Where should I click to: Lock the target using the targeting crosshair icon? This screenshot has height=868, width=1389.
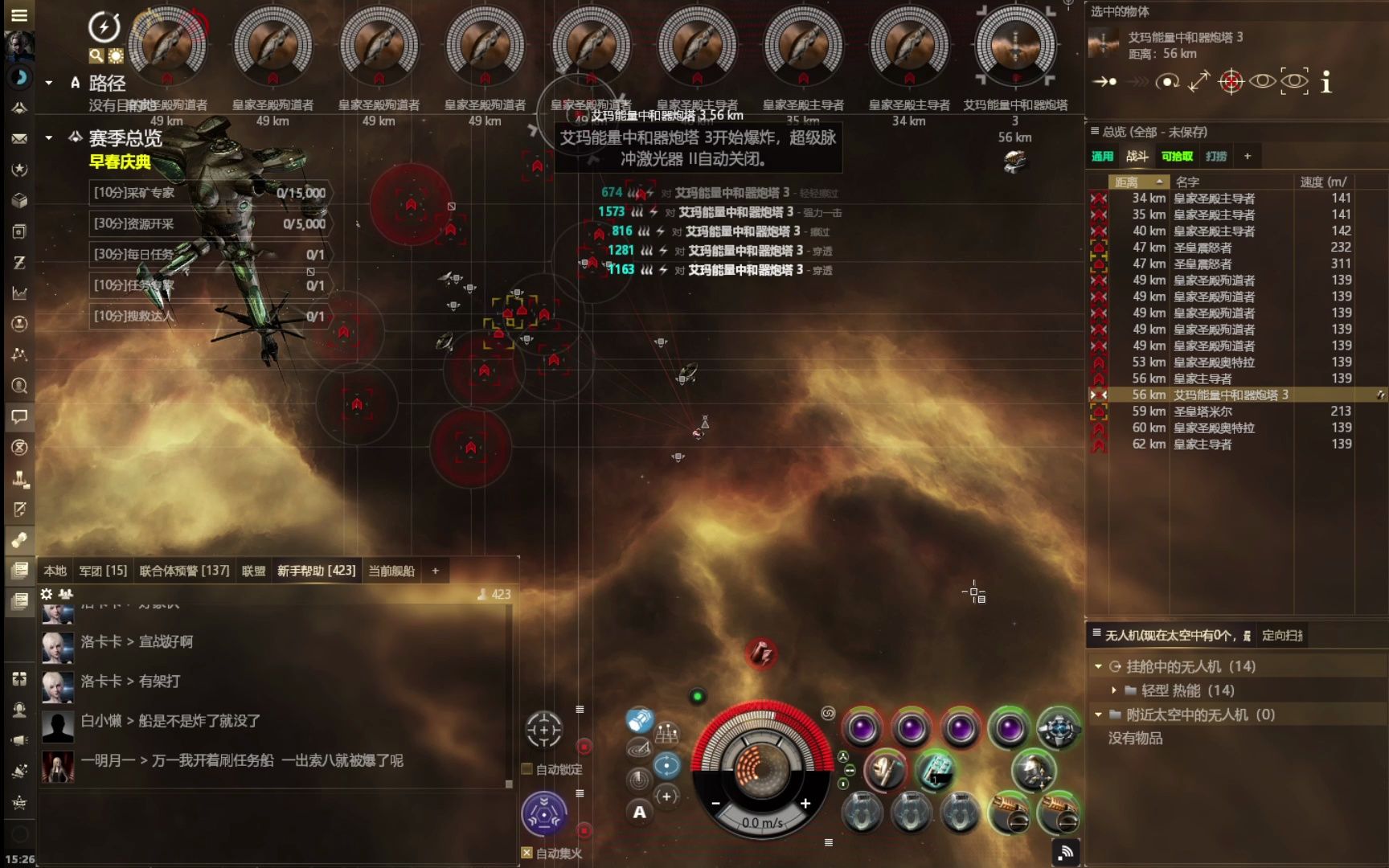(1230, 82)
